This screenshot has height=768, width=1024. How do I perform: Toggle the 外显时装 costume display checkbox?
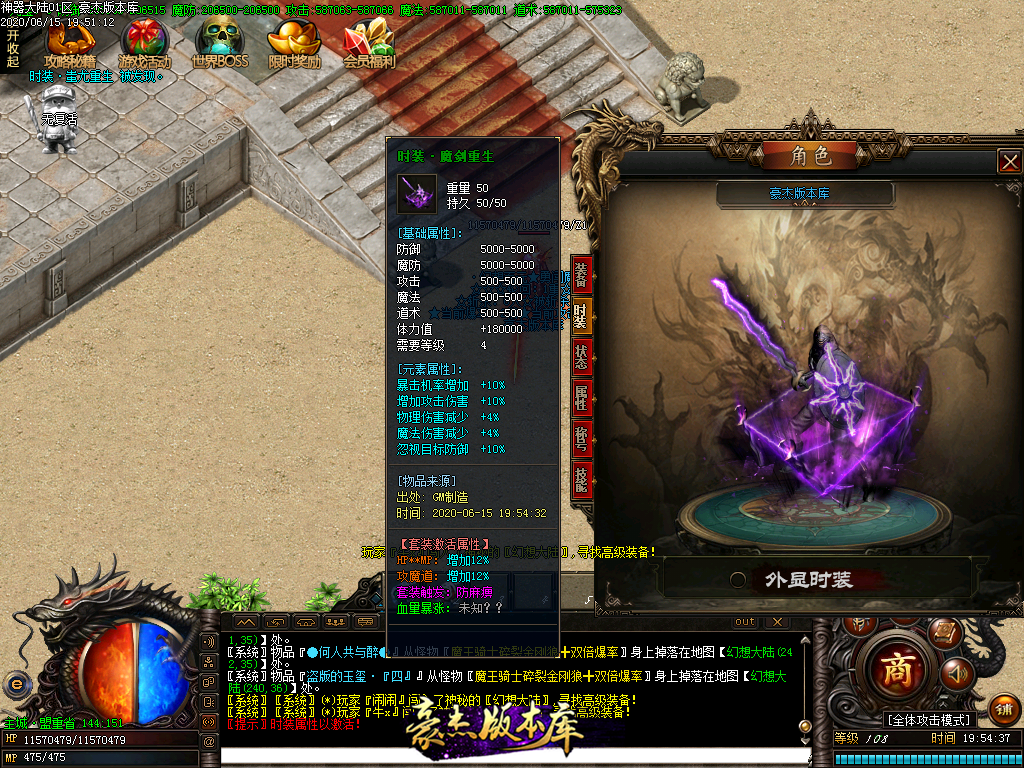(738, 580)
